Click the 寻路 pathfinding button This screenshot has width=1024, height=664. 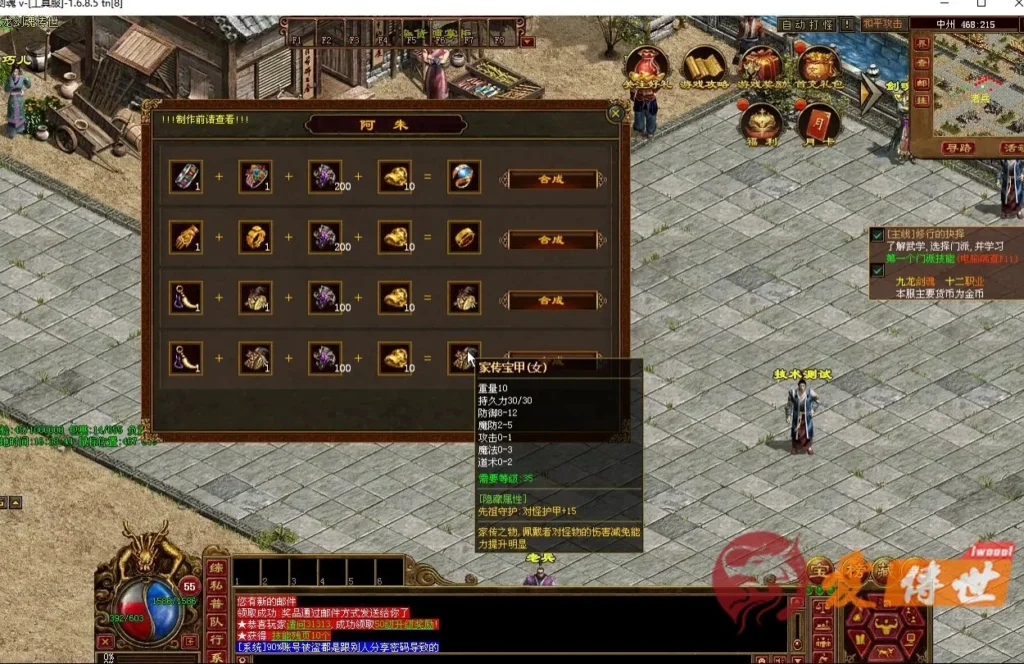click(957, 148)
